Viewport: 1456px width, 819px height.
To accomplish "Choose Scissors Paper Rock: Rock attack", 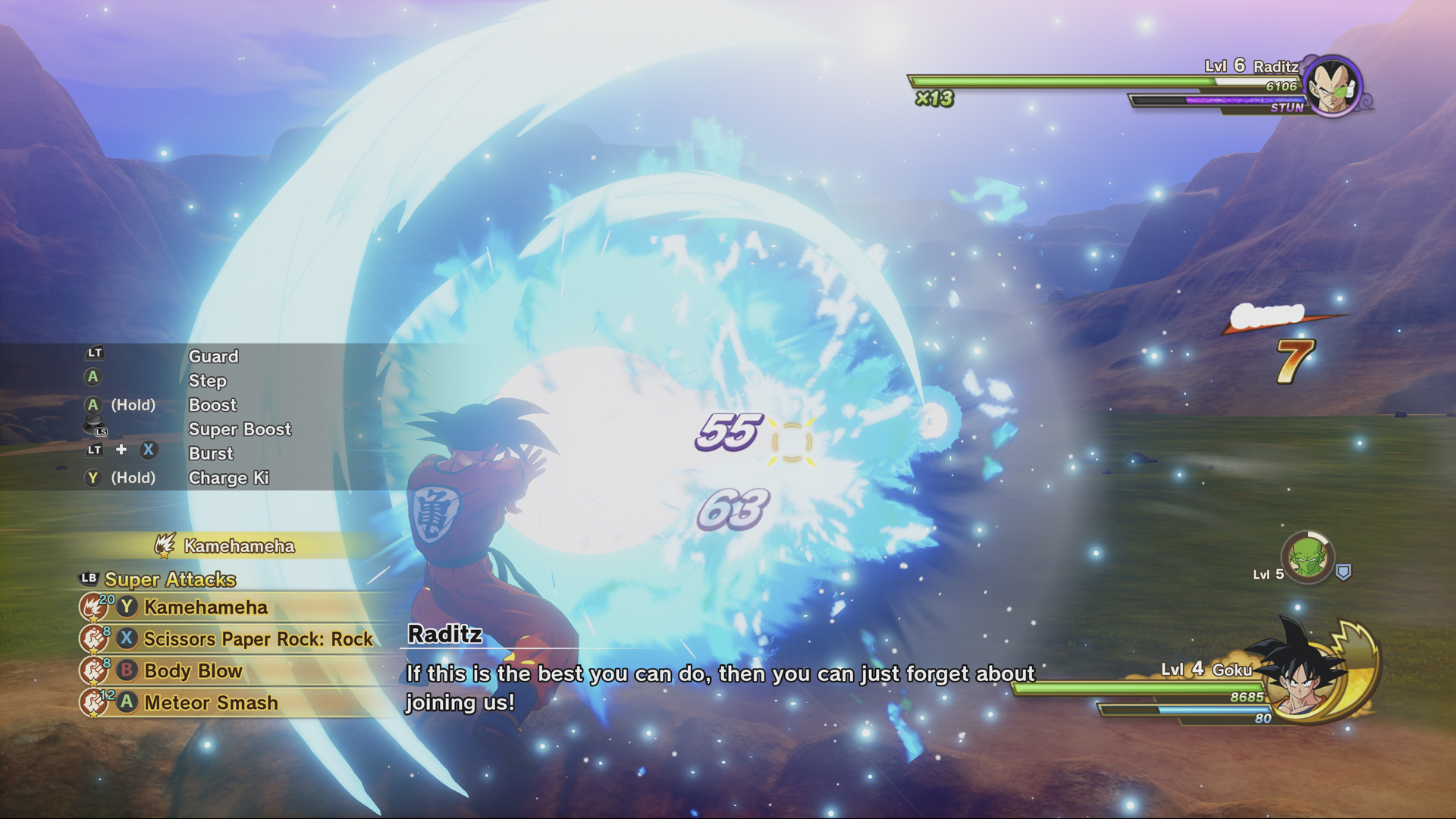I will tap(258, 639).
